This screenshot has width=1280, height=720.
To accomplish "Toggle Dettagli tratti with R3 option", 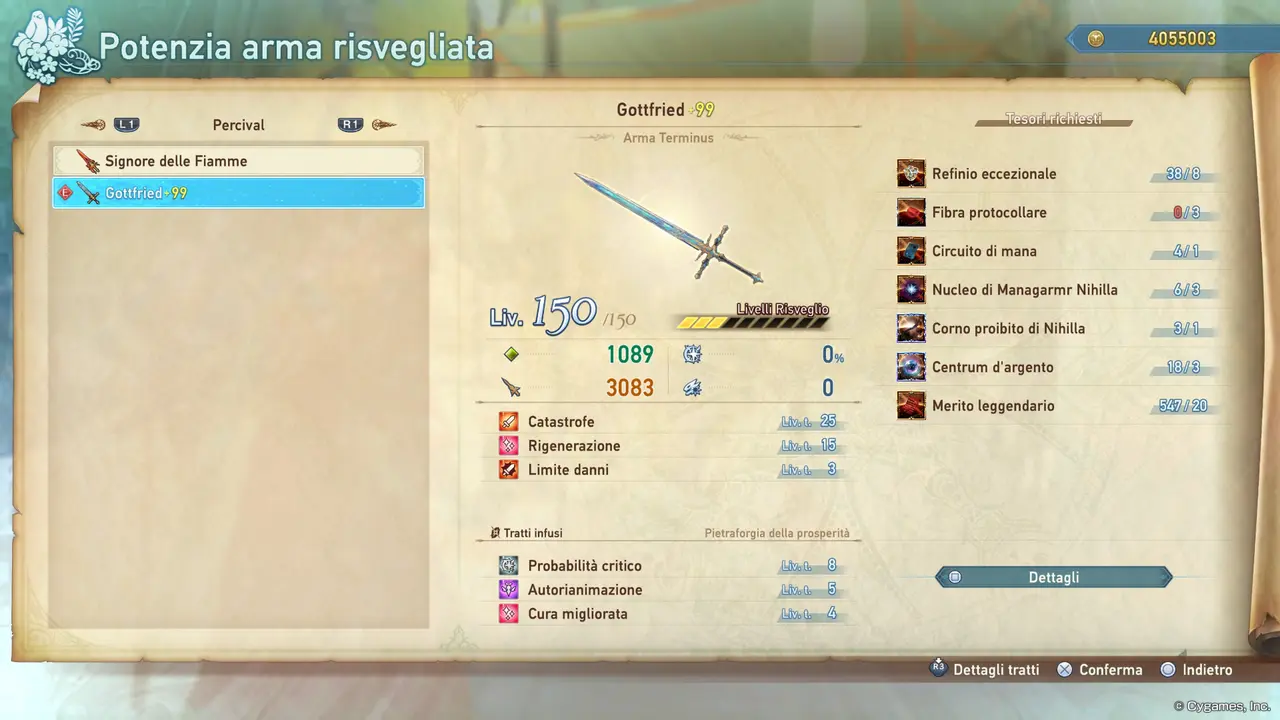I will click(985, 669).
